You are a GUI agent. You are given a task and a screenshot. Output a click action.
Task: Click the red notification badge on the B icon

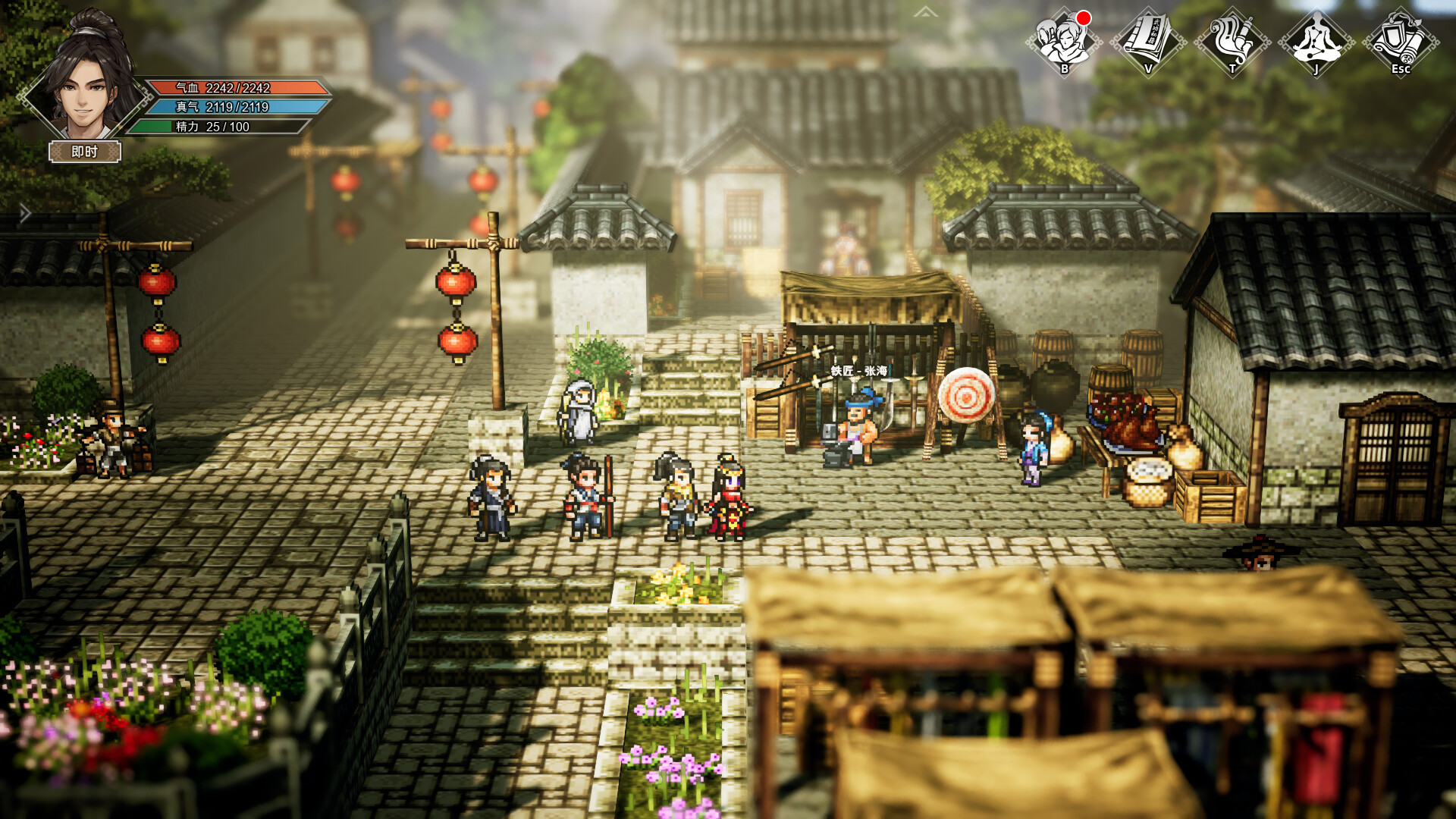coord(1083,17)
